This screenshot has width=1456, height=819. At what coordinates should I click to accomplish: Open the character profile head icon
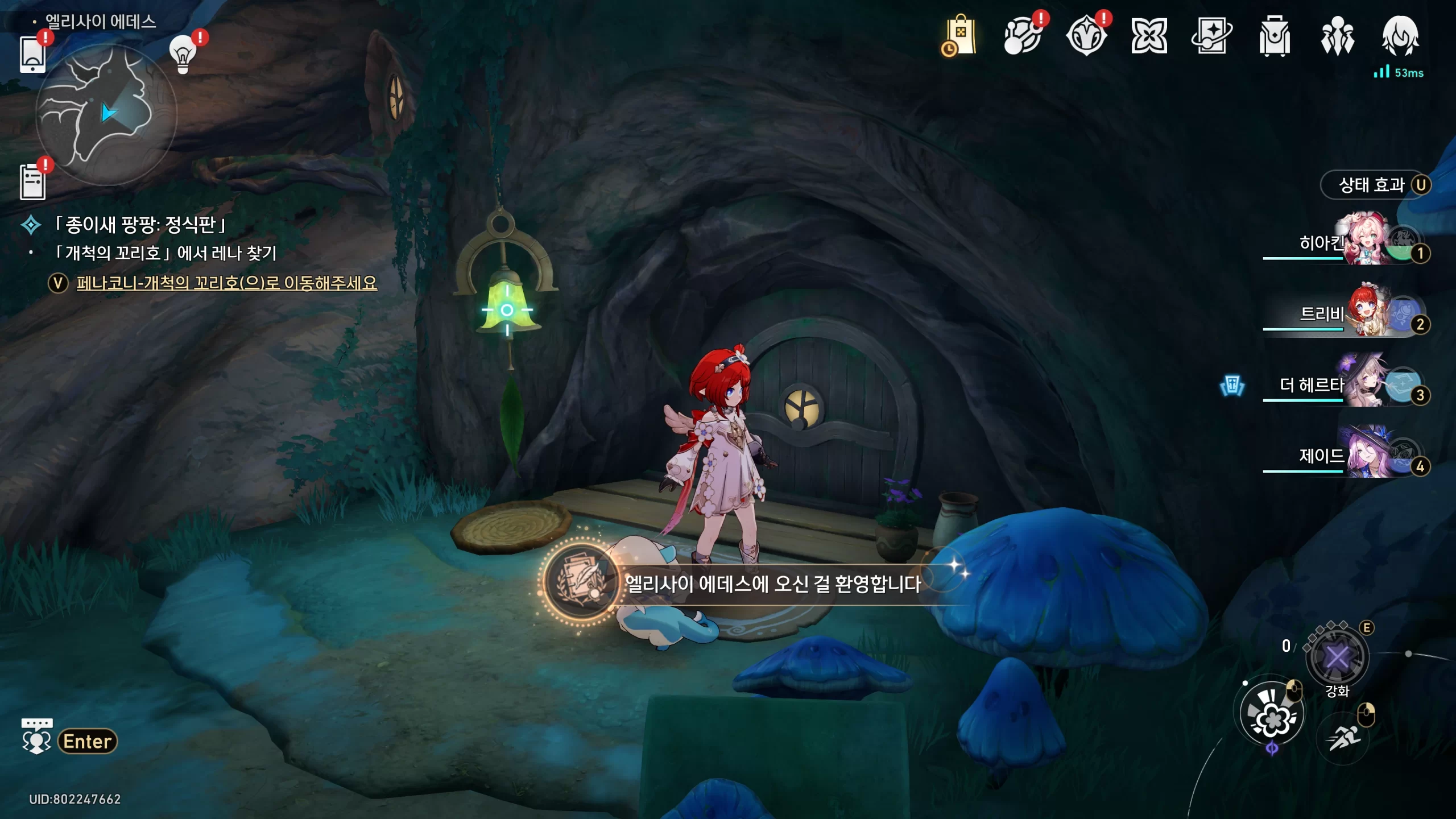(1400, 36)
